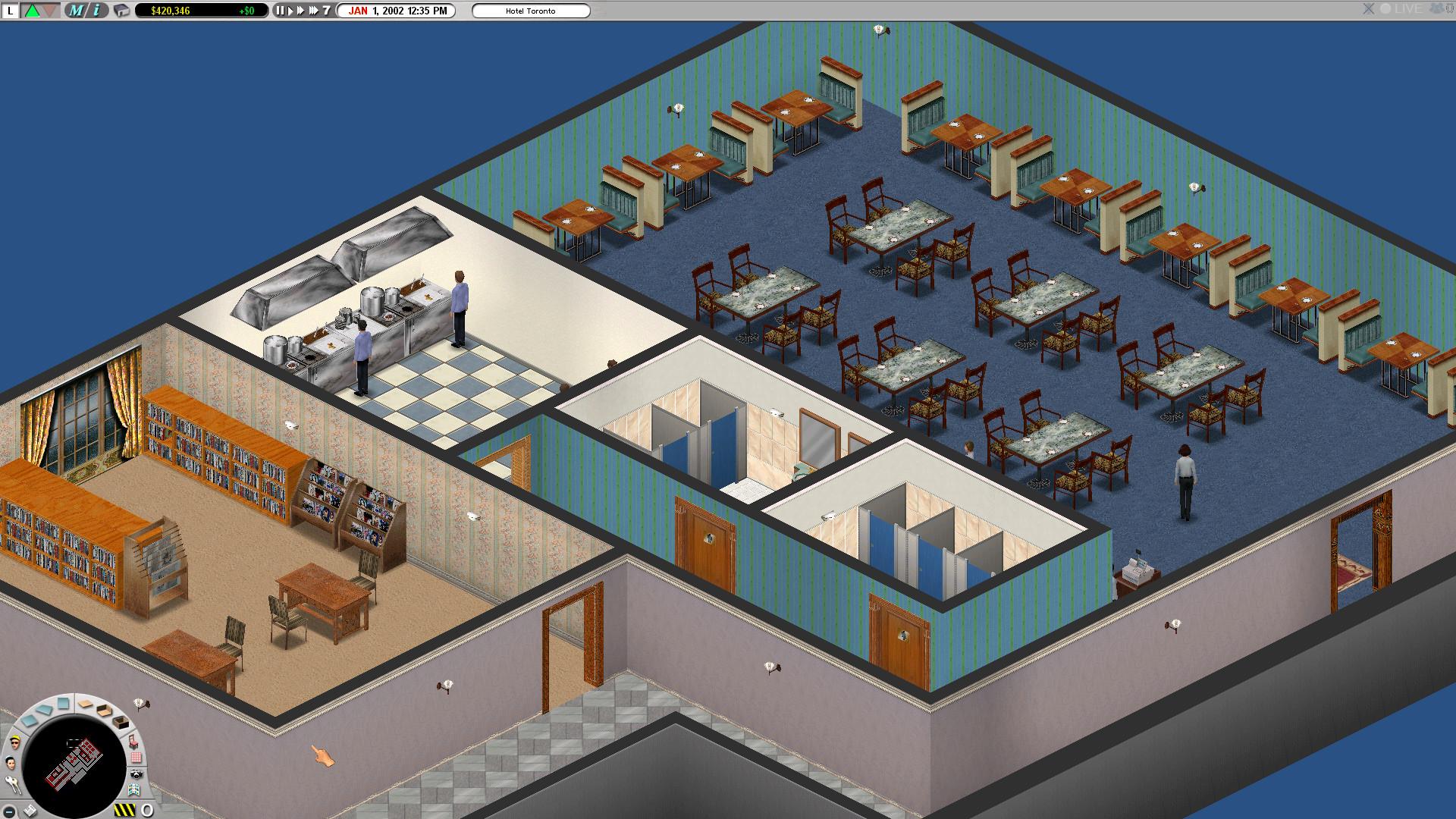This screenshot has height=819, width=1456.
Task: Click the building icon beside the money display
Action: (121, 11)
